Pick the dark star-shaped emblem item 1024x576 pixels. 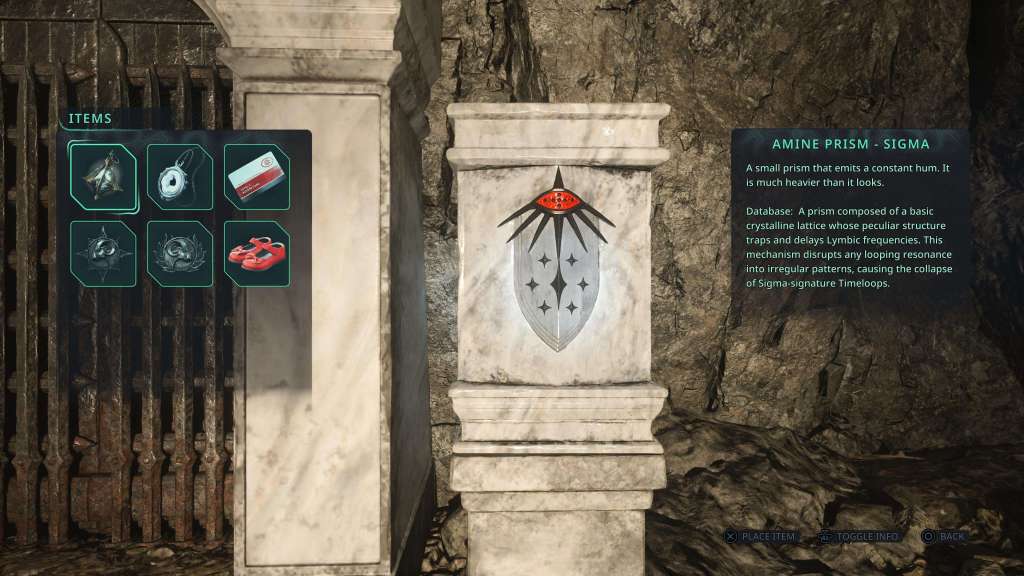[104, 253]
